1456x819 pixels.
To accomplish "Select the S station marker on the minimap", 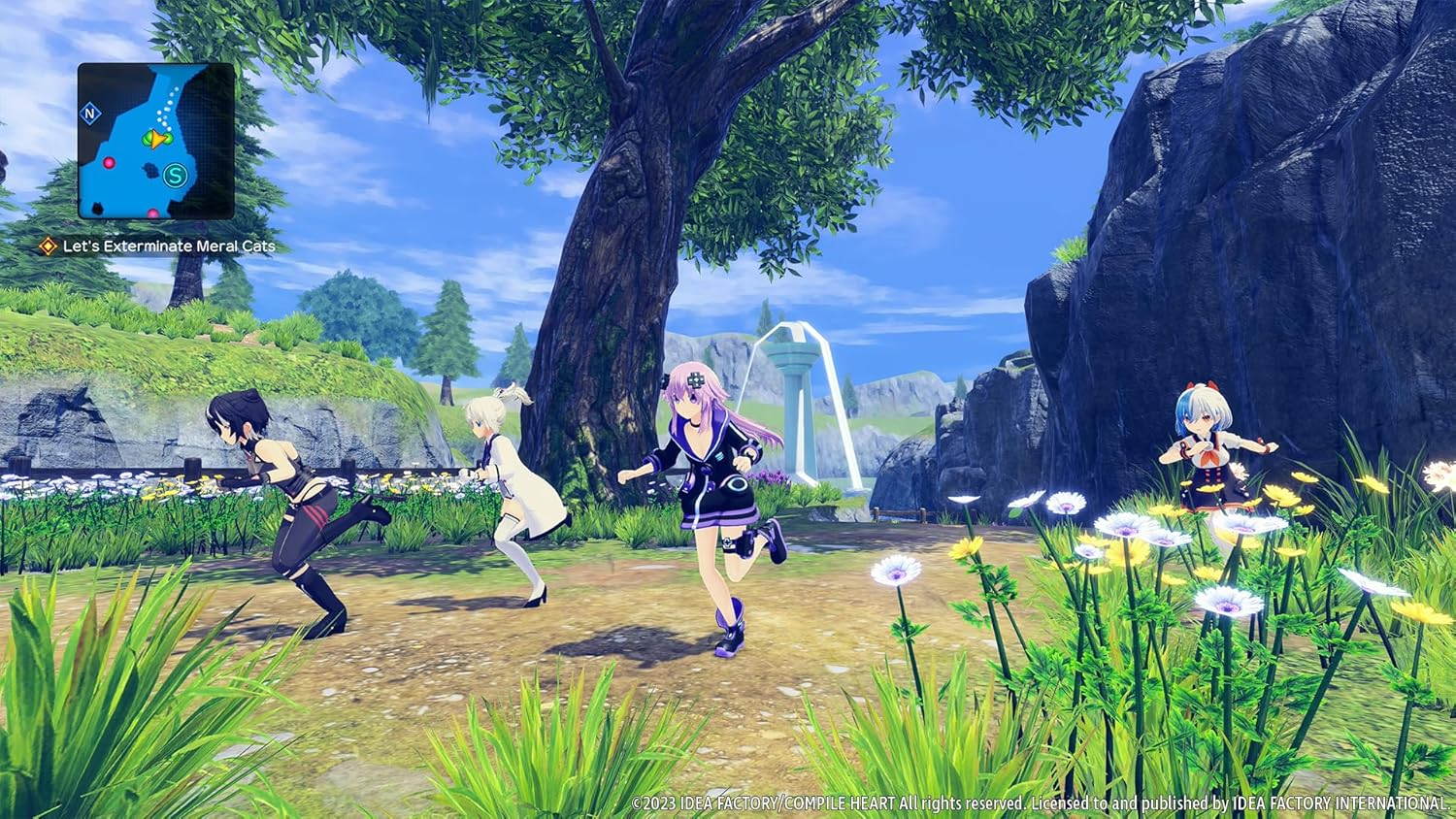I will point(175,175).
